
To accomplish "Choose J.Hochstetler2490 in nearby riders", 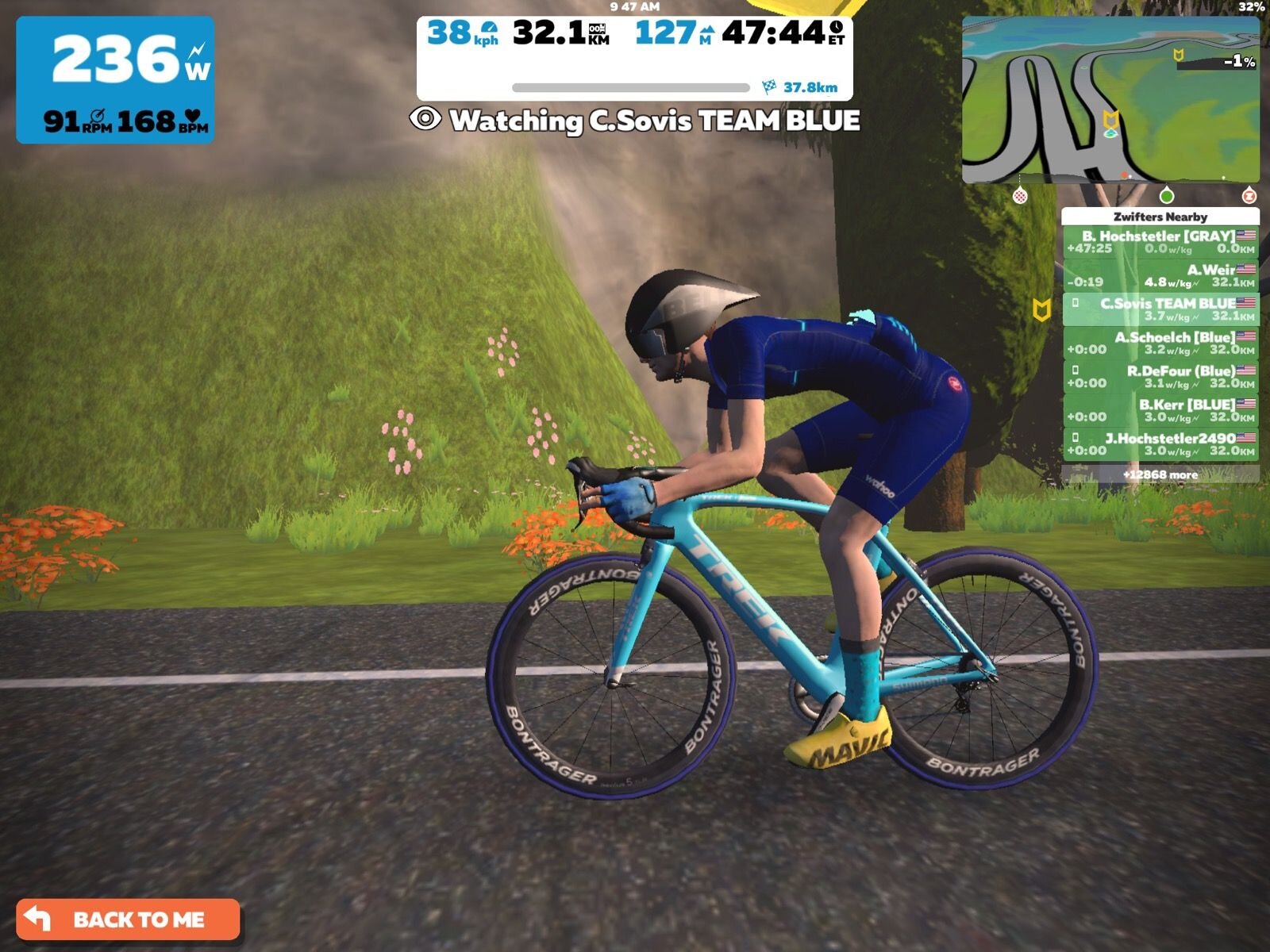I will [1160, 444].
